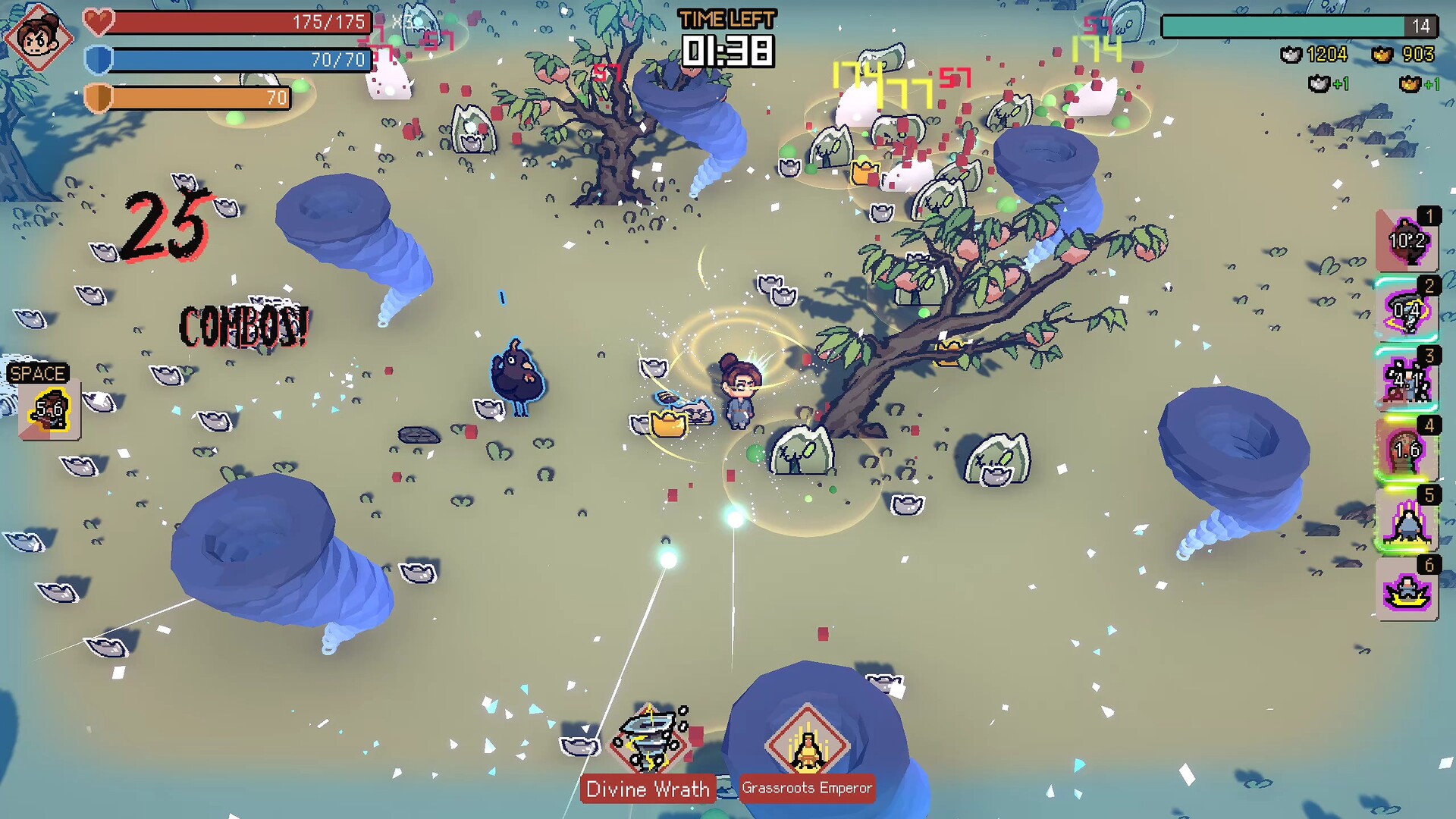
Task: Activate skill slot 4 showing 1.6 cooldown
Action: coord(1407,450)
